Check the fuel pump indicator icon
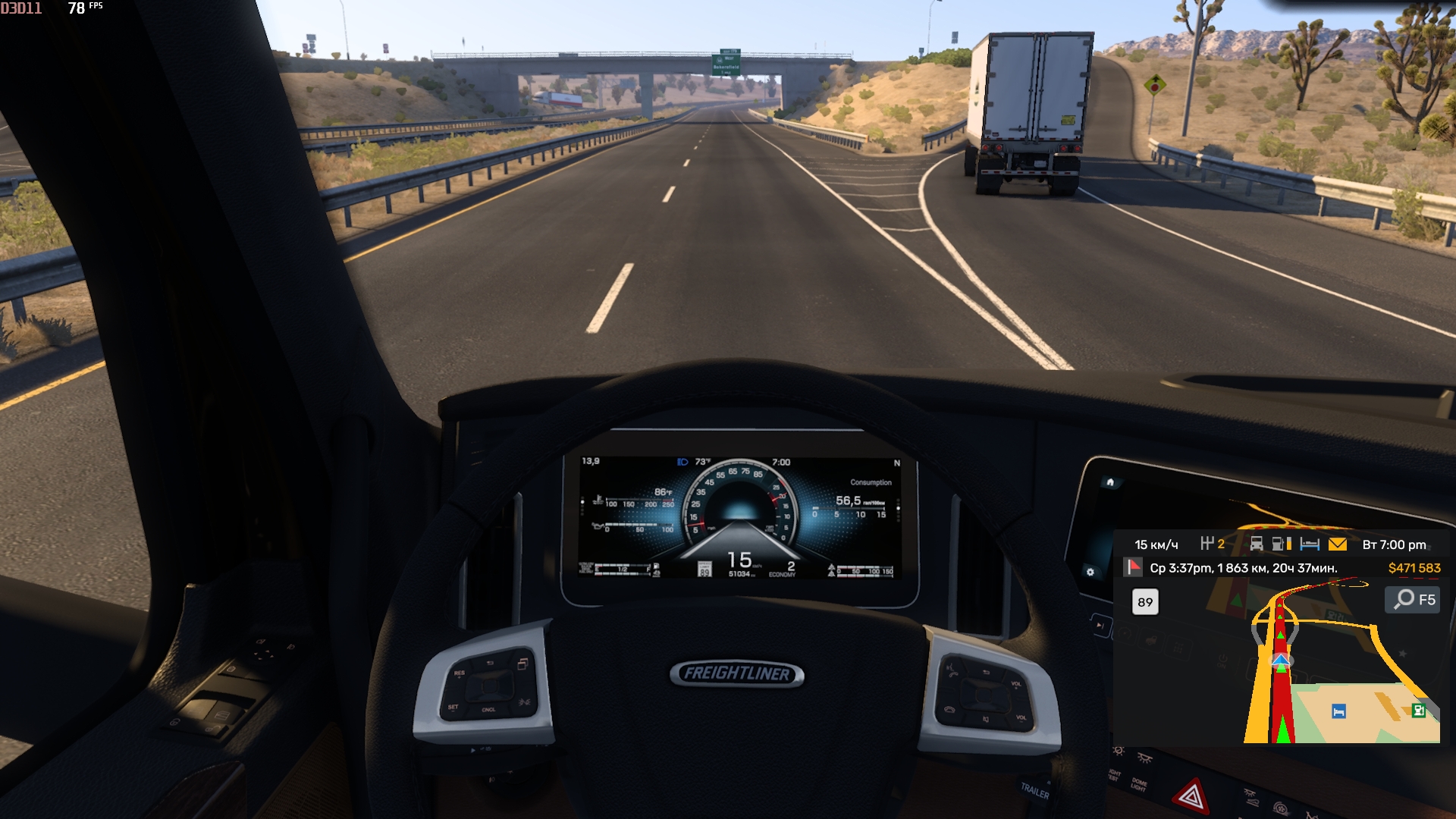1456x819 pixels. point(1281,544)
